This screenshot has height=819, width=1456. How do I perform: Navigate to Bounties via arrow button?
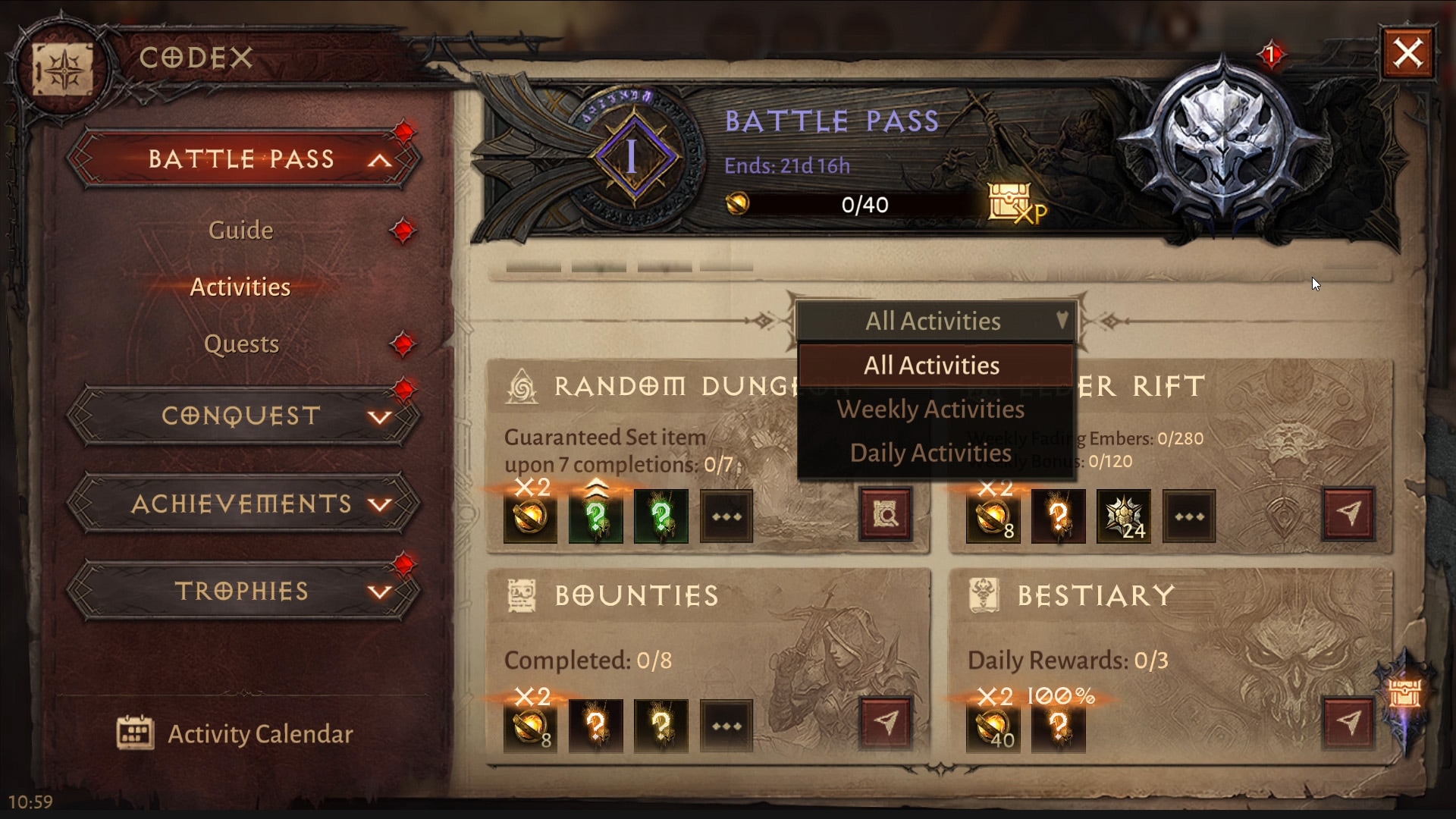(x=885, y=723)
